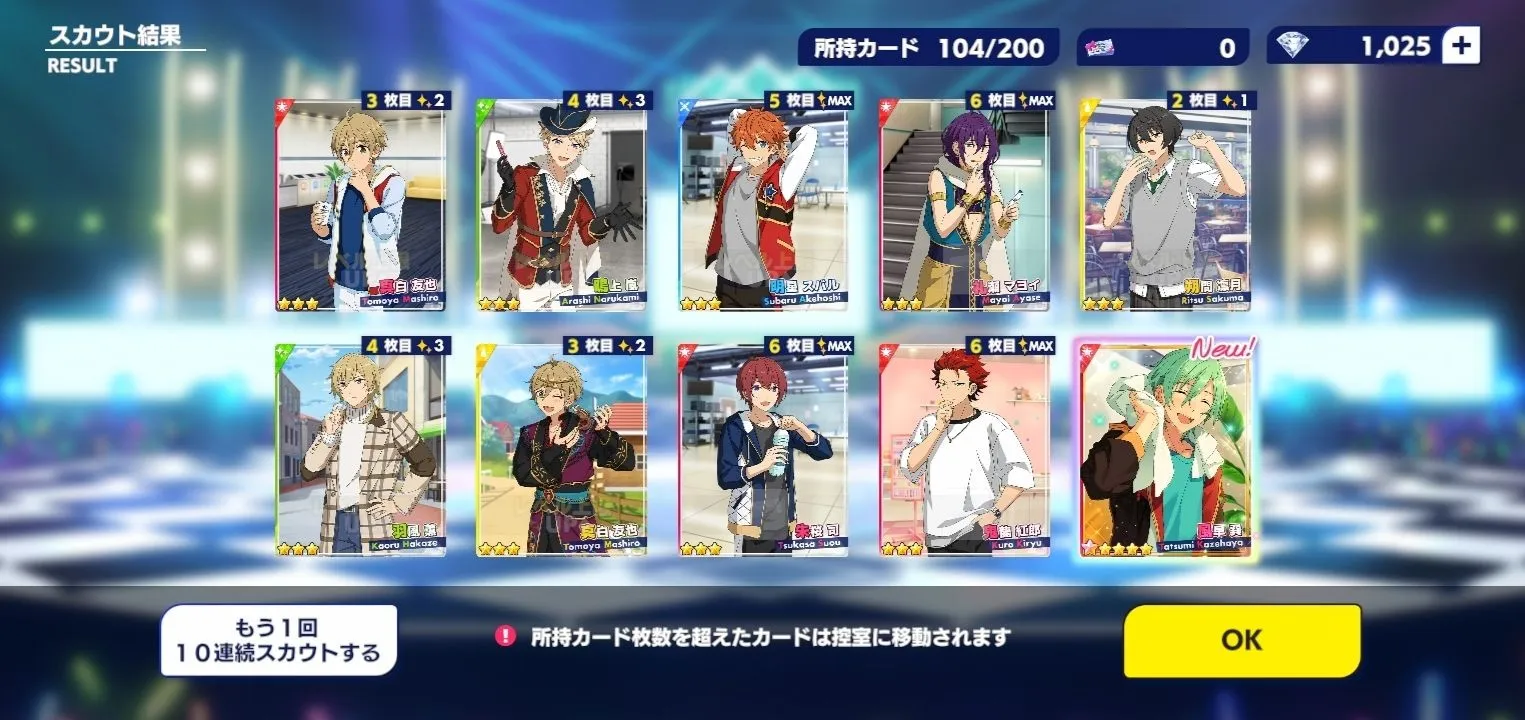Select the Tsukasa Suou card
The image size is (1525, 720).
764,450
